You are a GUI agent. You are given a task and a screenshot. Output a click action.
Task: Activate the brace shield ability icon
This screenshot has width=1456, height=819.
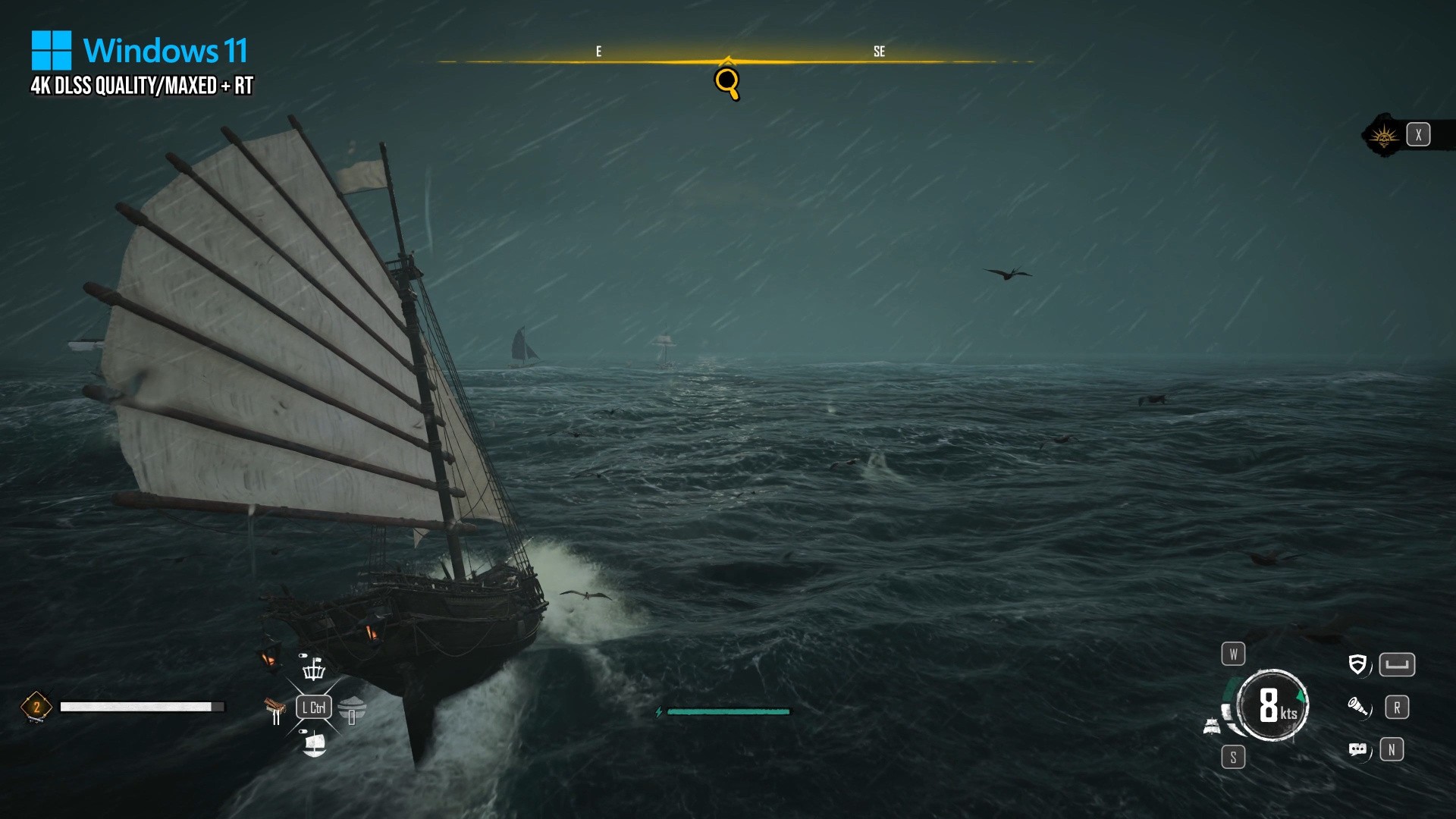pyautogui.click(x=1357, y=665)
